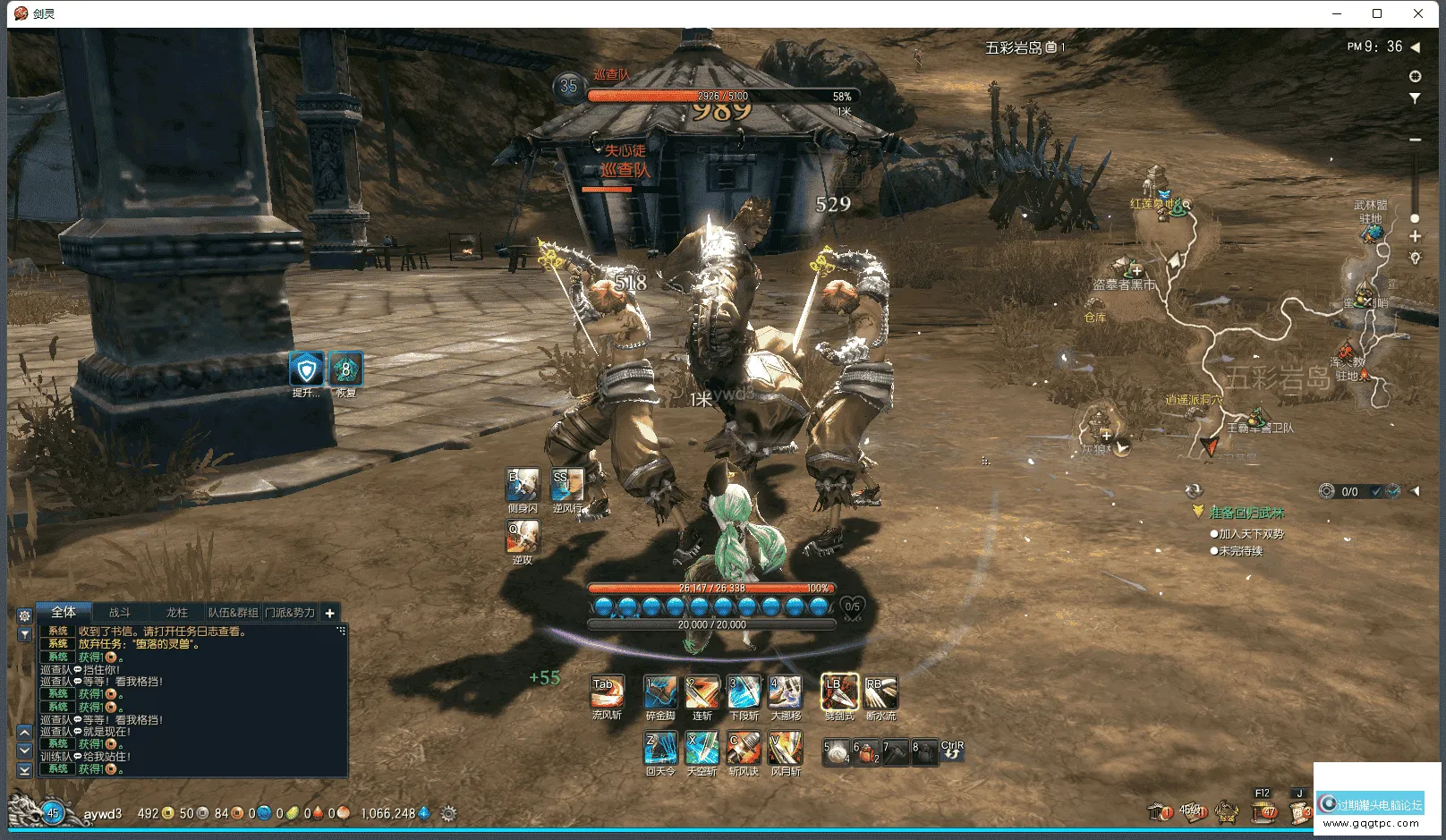Use the 风月斩 skill
This screenshot has height=840, width=1446.
click(785, 748)
